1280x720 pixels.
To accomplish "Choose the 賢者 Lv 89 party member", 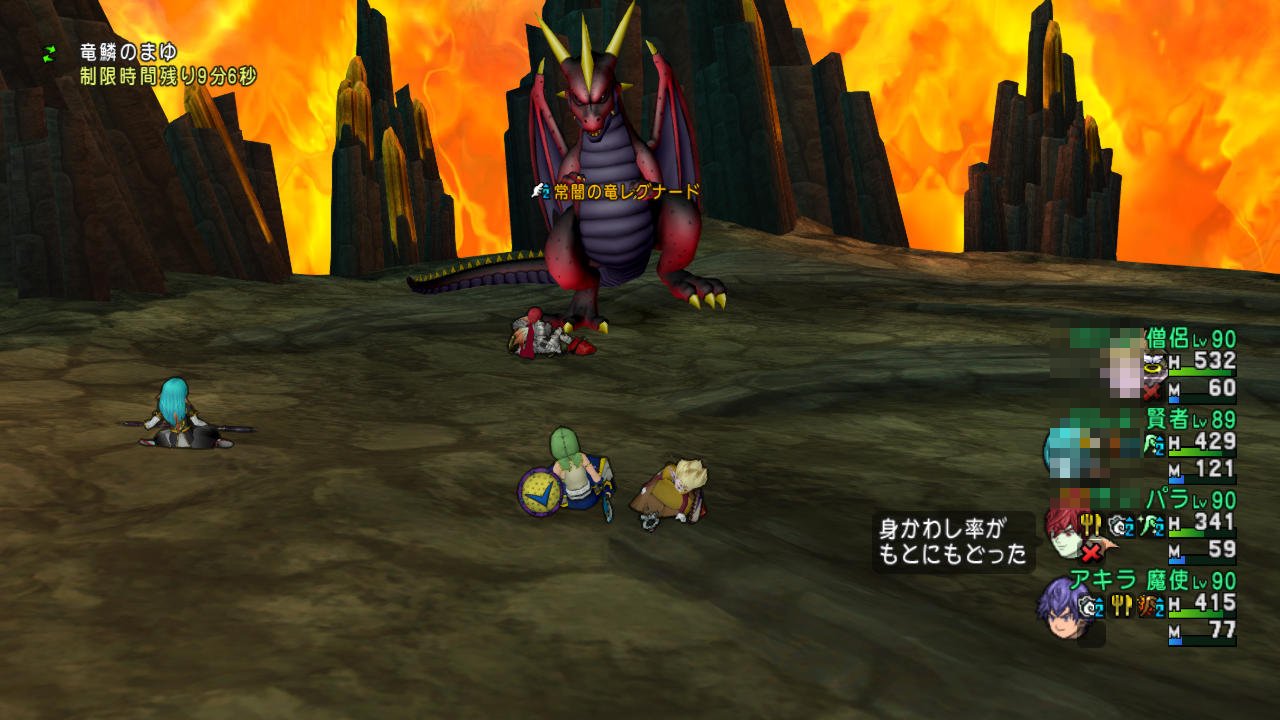I will [x=1192, y=420].
